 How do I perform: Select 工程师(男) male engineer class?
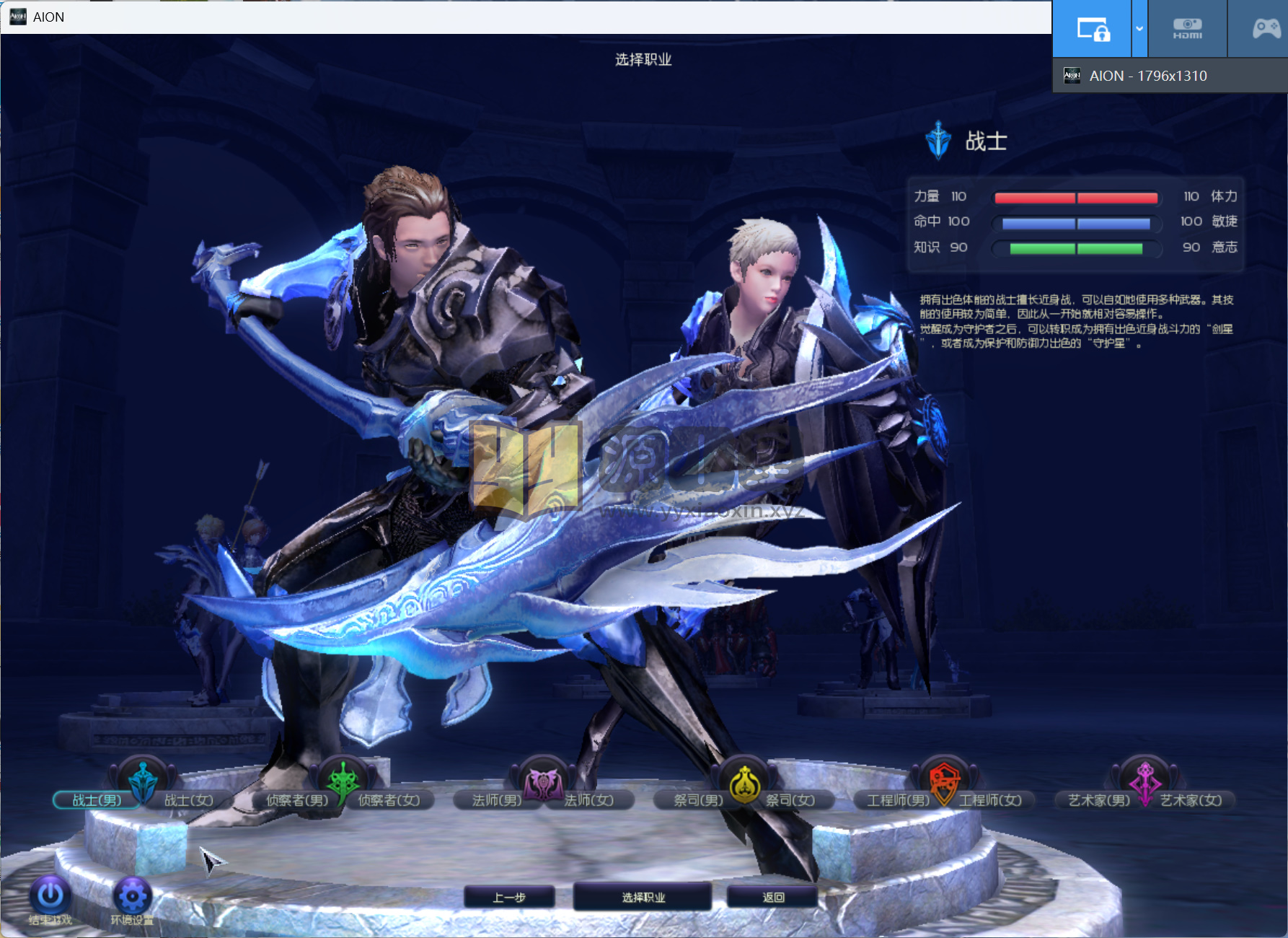click(898, 800)
